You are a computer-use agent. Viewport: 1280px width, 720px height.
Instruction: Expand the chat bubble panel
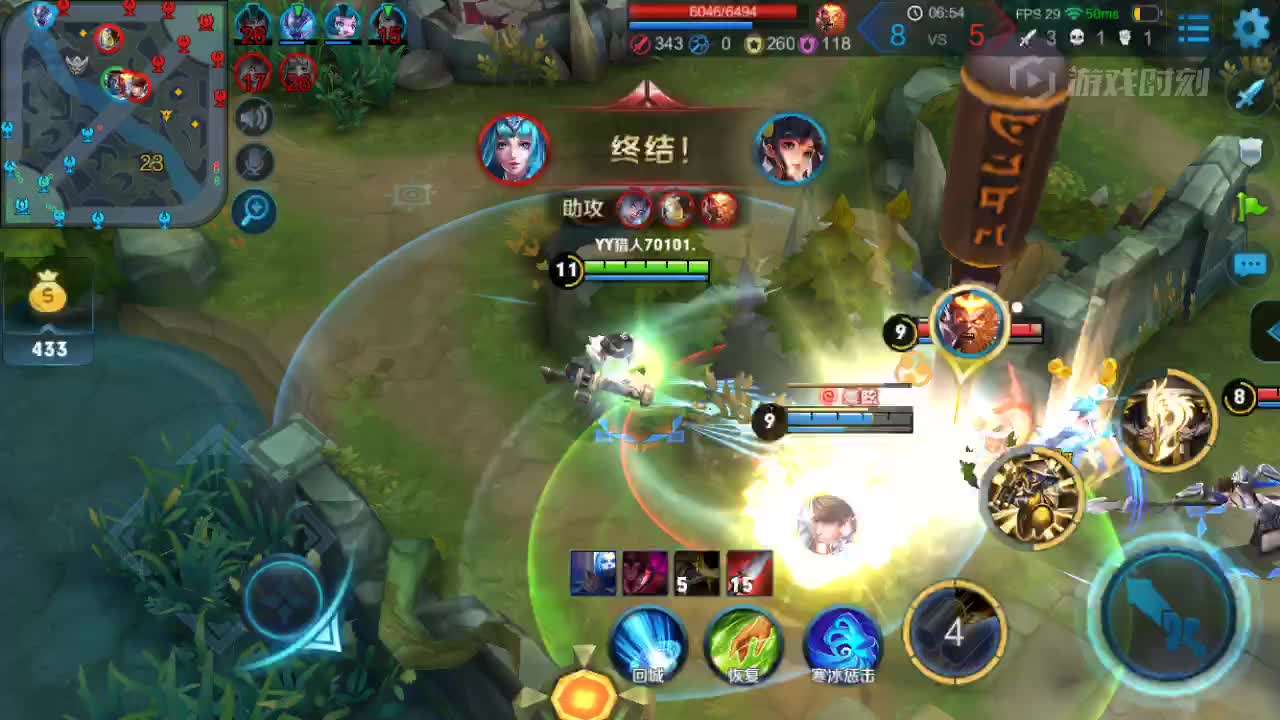[1251, 264]
